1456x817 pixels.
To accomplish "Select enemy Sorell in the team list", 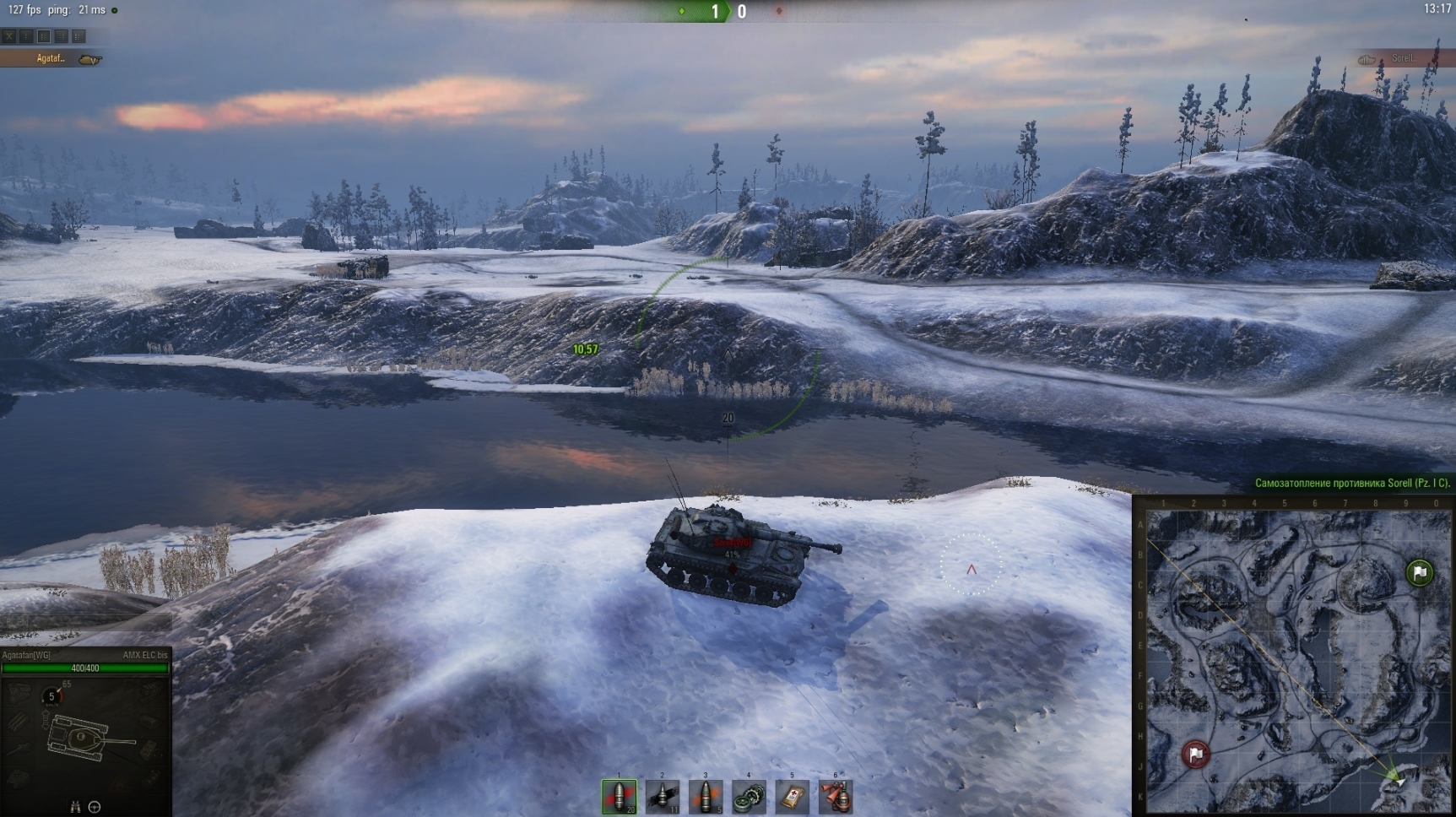I will (x=1403, y=58).
